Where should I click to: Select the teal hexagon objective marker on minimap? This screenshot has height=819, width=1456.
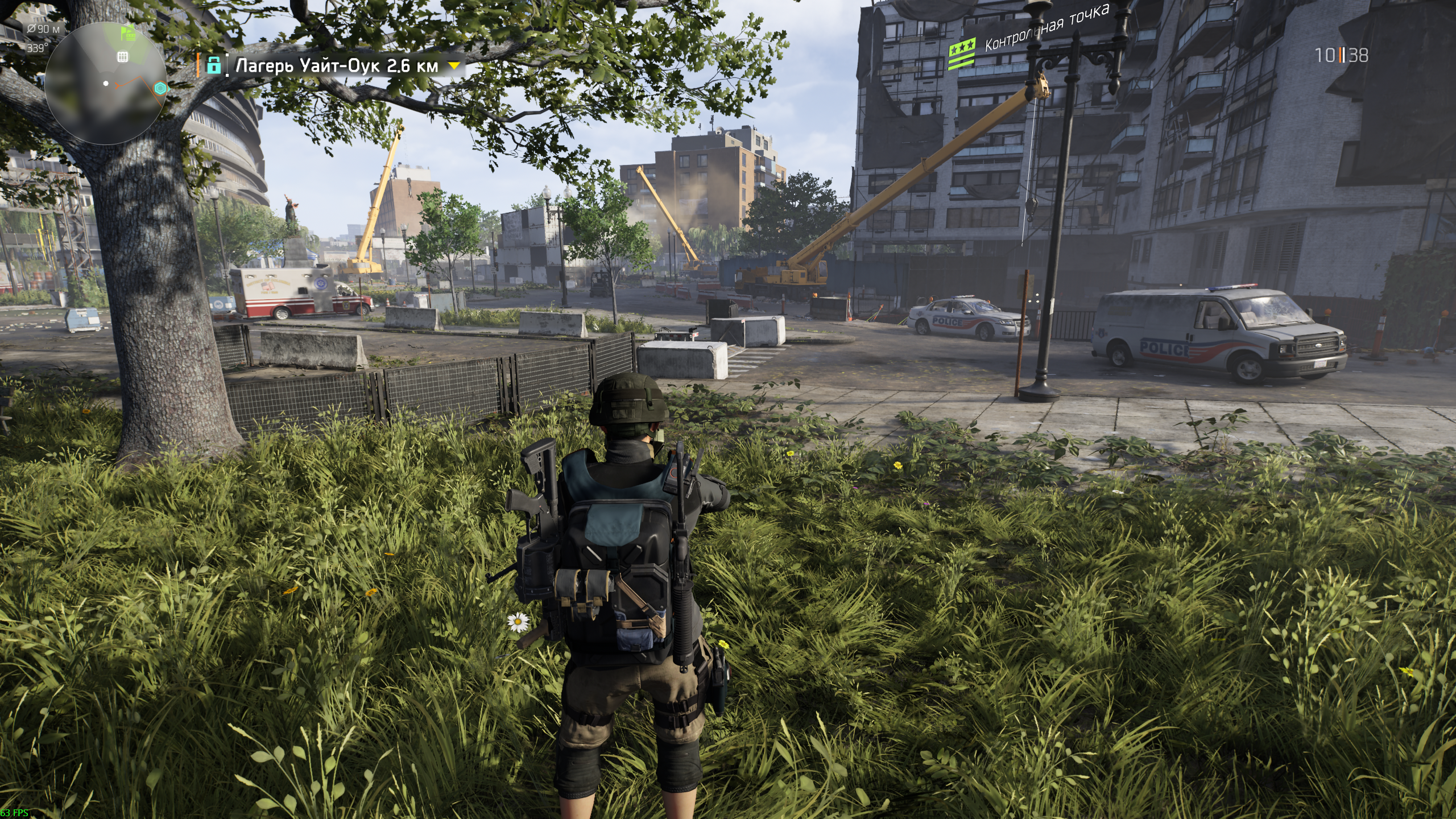click(160, 89)
